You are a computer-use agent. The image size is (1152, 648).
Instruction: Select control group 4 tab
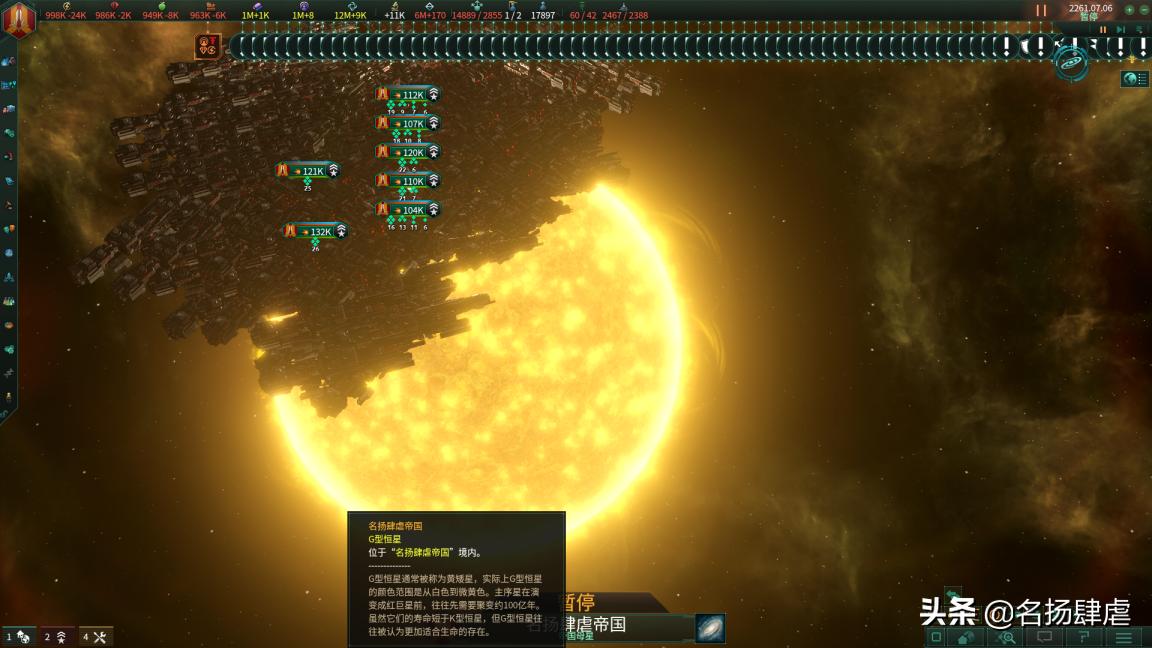point(95,637)
